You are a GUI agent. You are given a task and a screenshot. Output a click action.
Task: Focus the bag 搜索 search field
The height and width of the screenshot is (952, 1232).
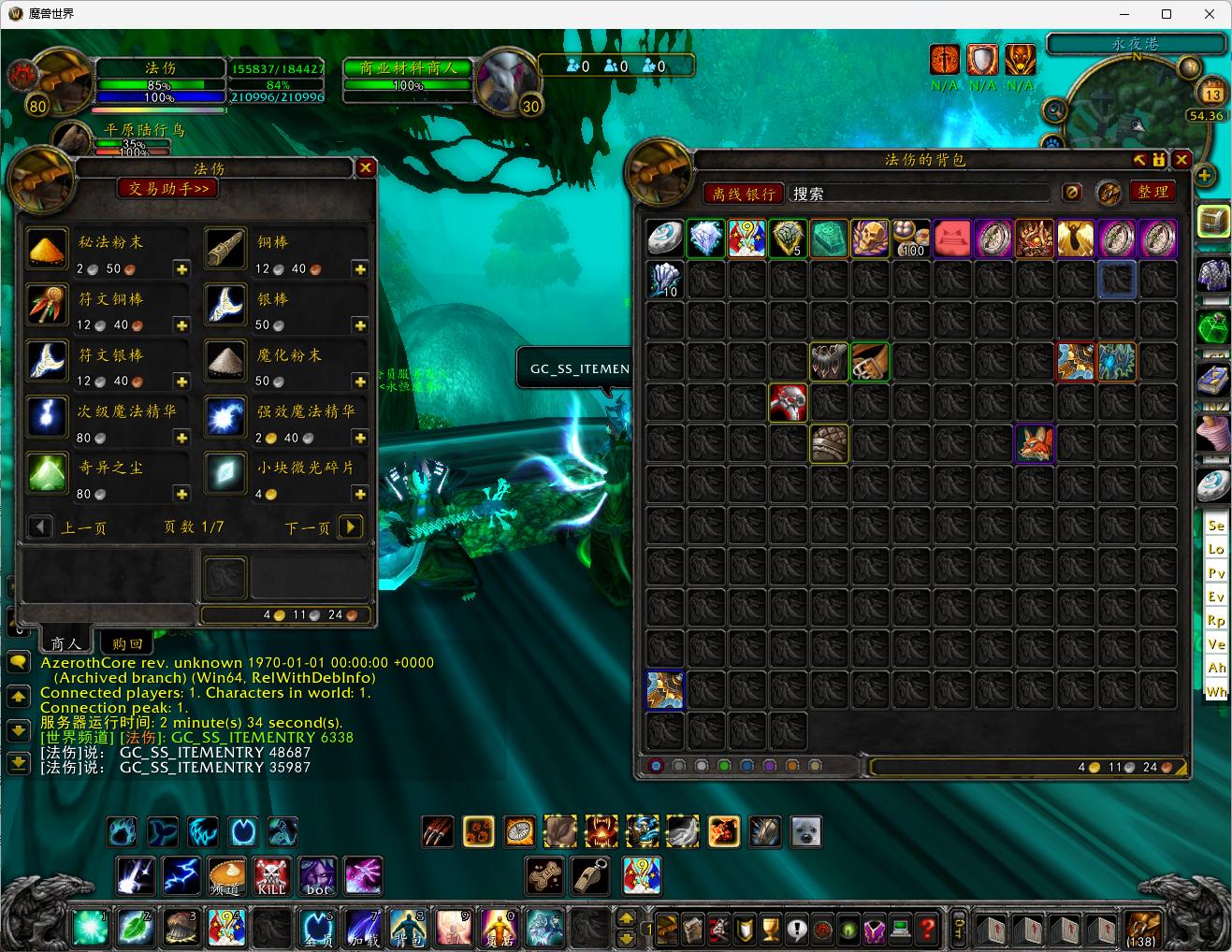tap(917, 194)
